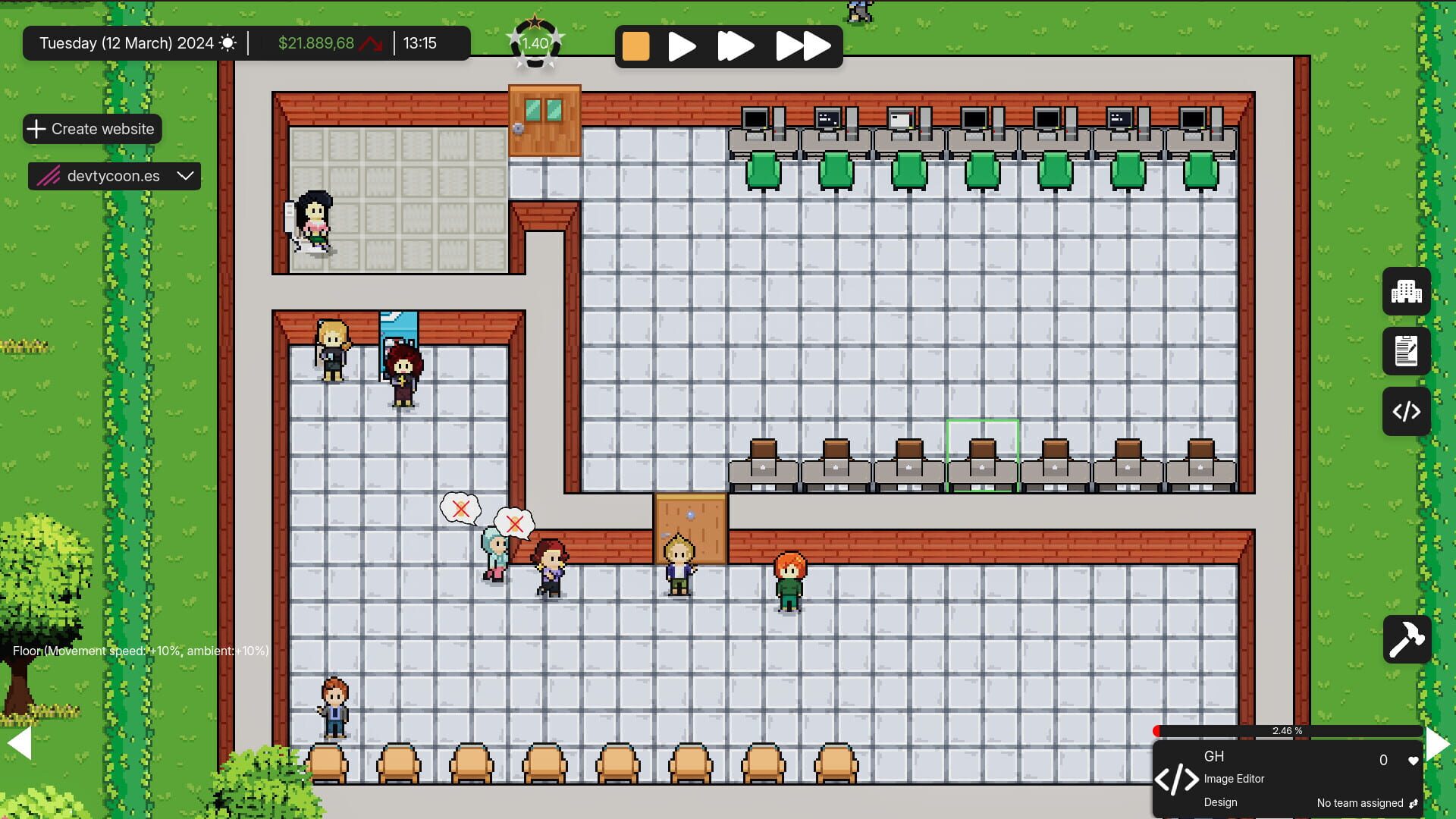The height and width of the screenshot is (819, 1456).
Task: Pause the game with the orange square
Action: point(636,46)
